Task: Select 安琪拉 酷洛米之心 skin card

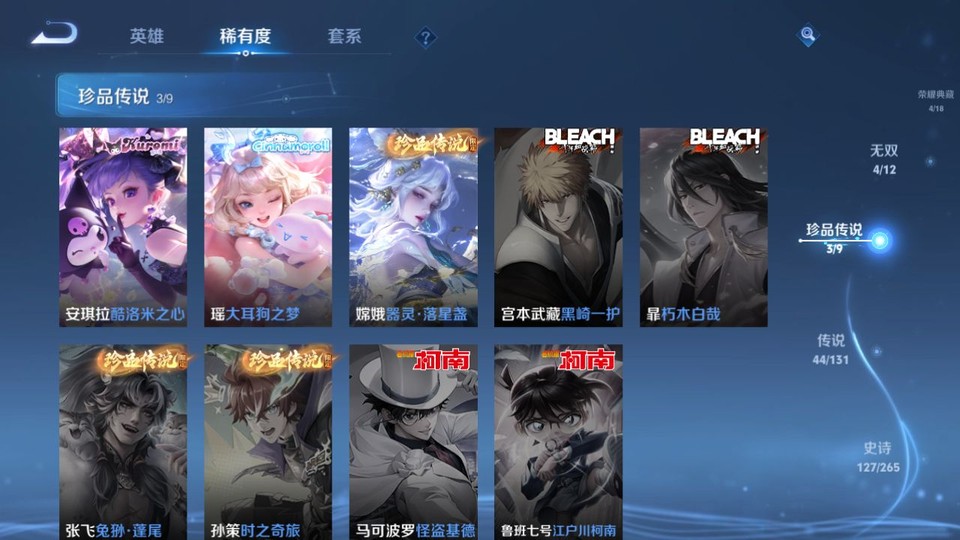Action: [123, 227]
